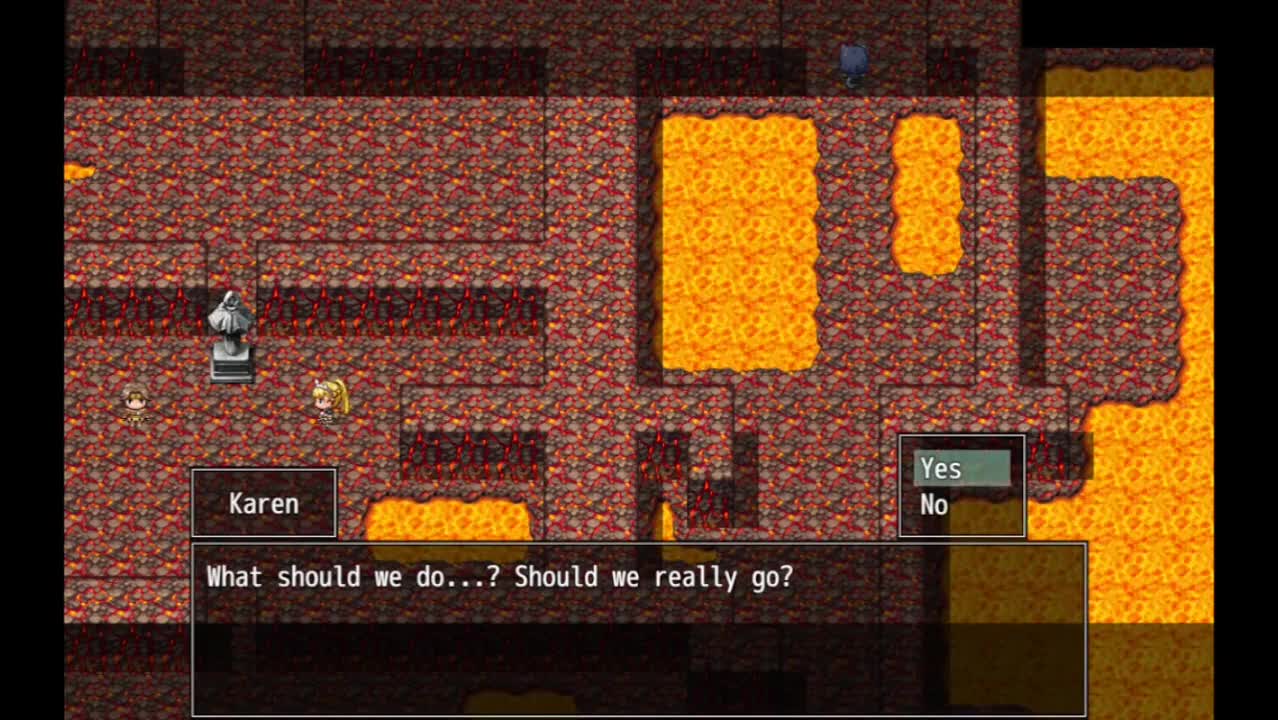The width and height of the screenshot is (1278, 720).
Task: Choose the Yes dialogue option
Action: click(x=961, y=469)
